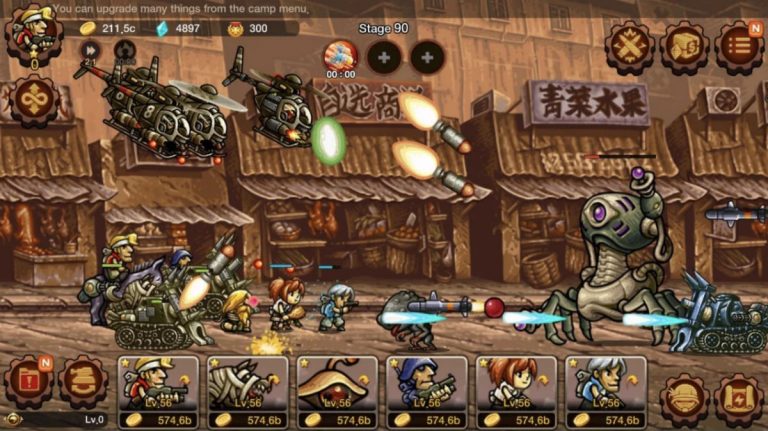Screen dimensions: 768x431
Task: Open the red exclamation notice button
Action: 29,381
